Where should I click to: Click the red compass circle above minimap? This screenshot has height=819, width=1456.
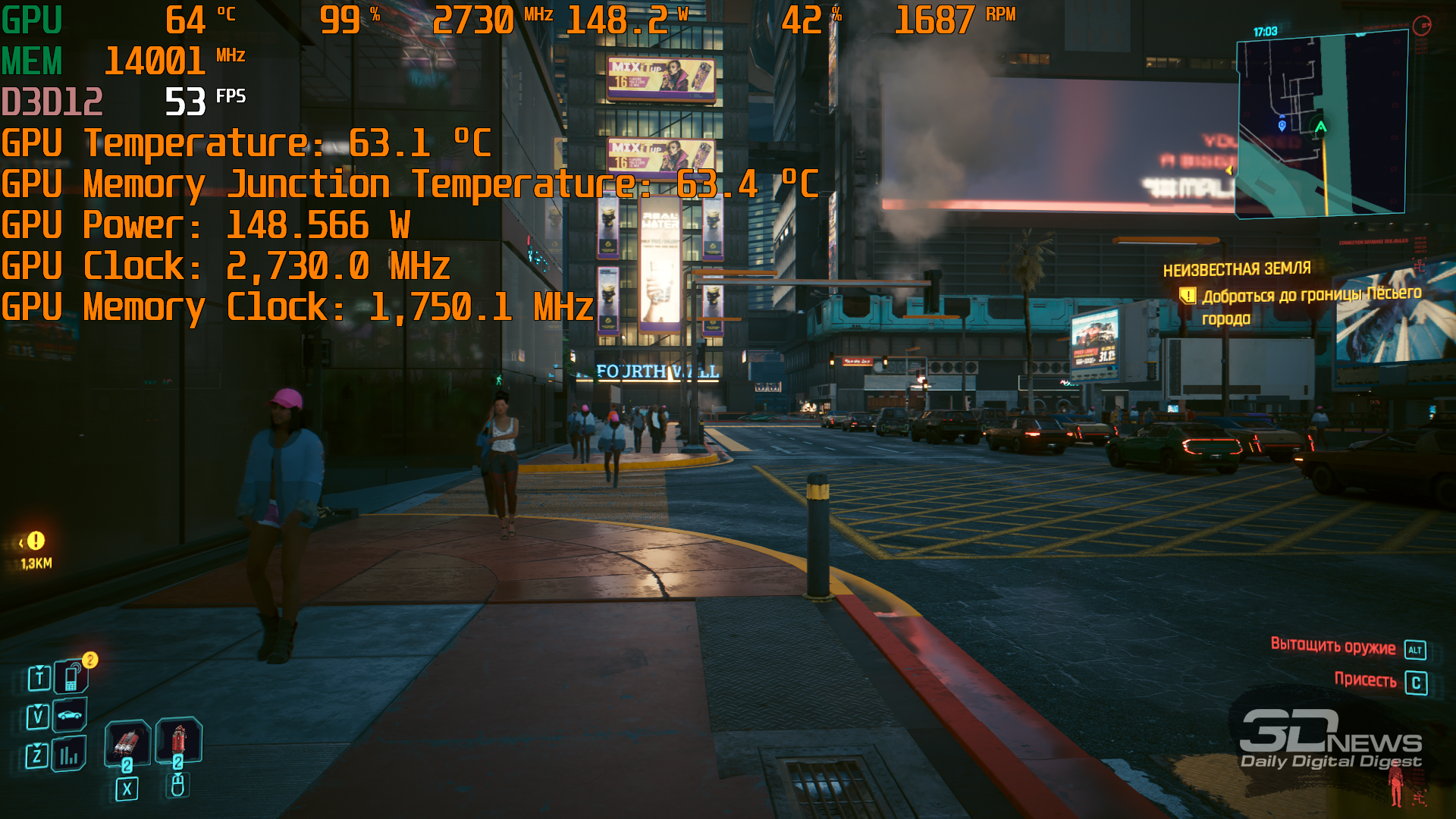[1421, 26]
